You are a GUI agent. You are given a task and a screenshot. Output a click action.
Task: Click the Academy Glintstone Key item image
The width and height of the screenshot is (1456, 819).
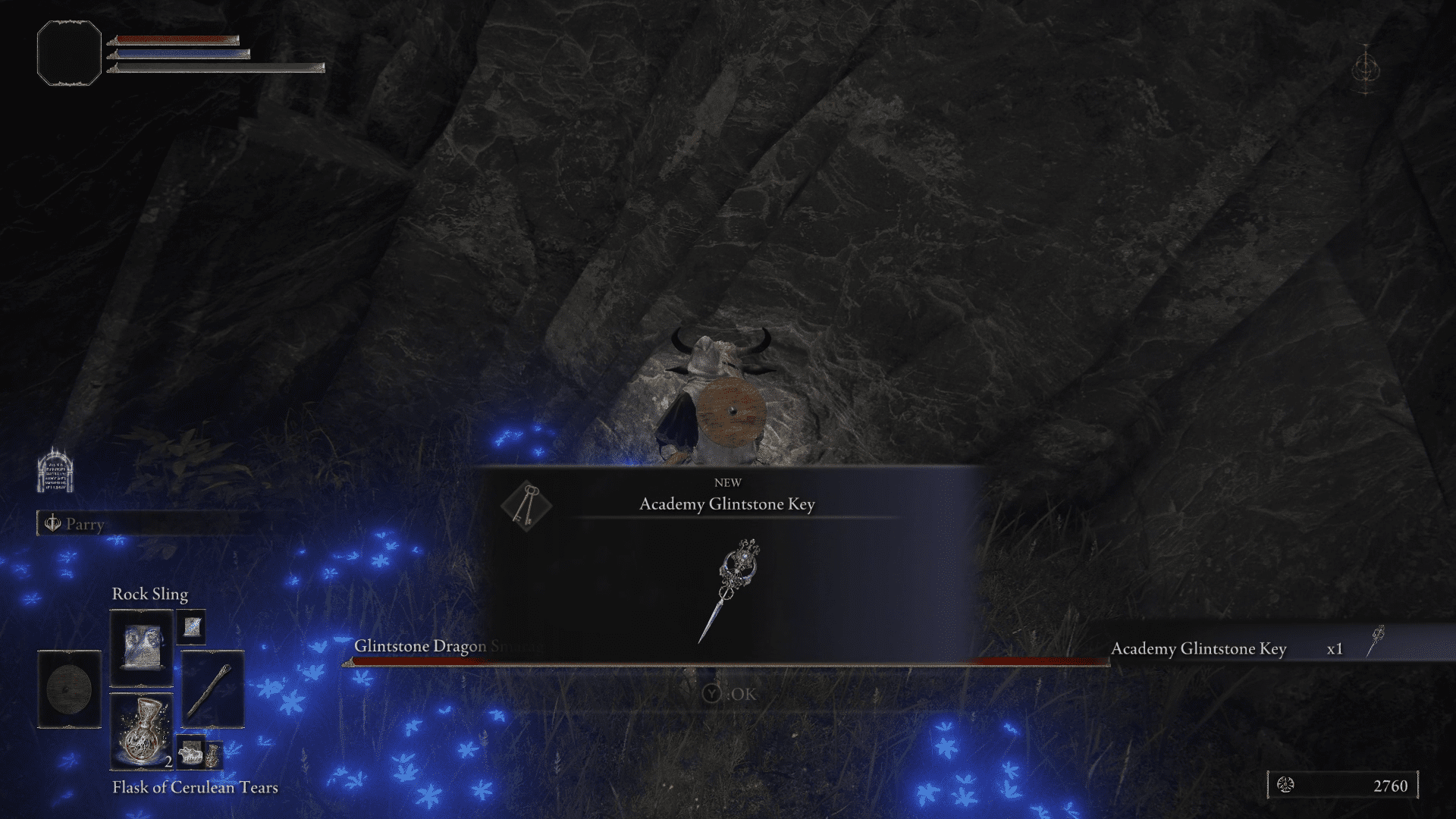(x=730, y=590)
